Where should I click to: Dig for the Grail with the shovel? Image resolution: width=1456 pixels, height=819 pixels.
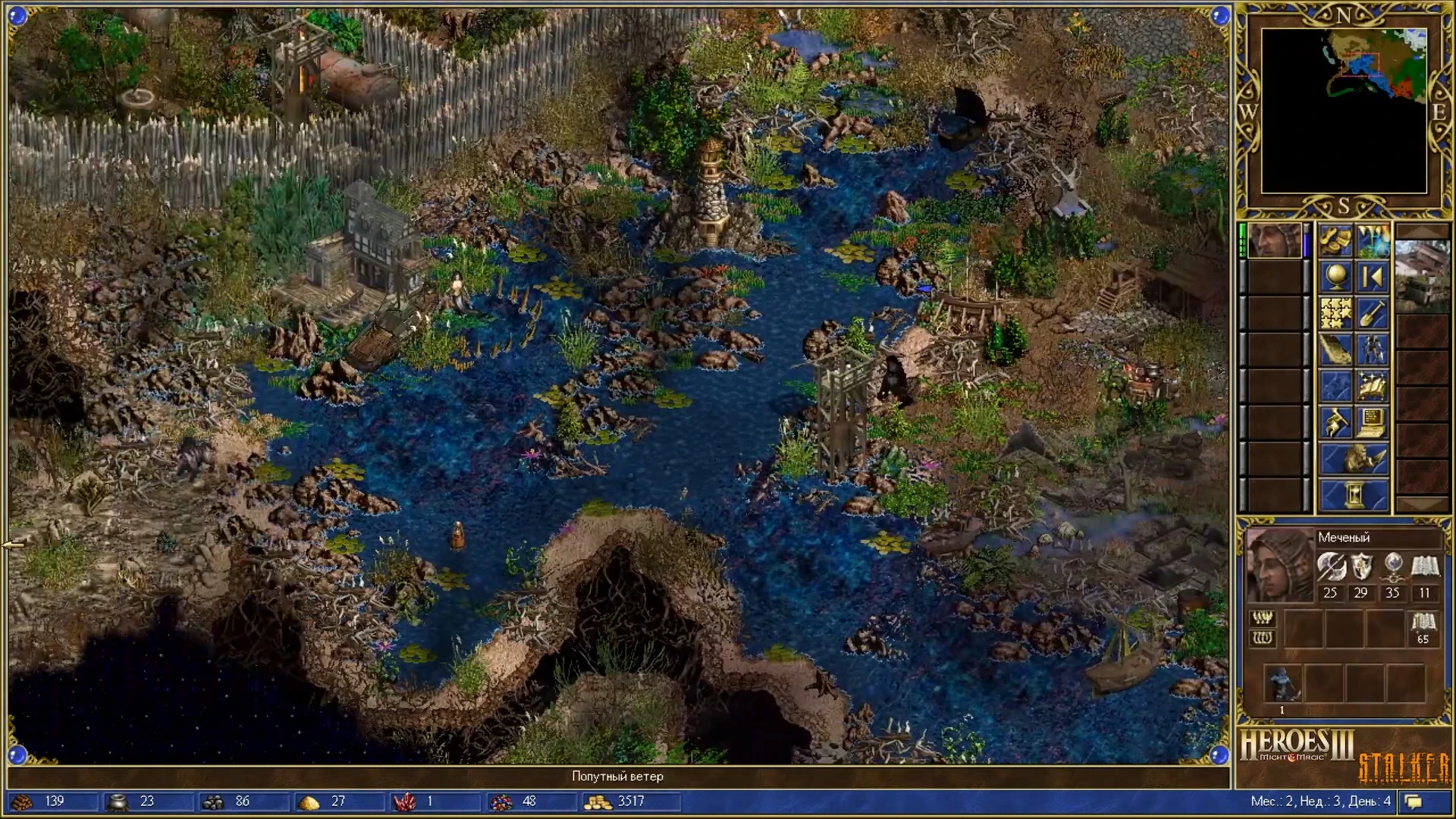(1373, 312)
